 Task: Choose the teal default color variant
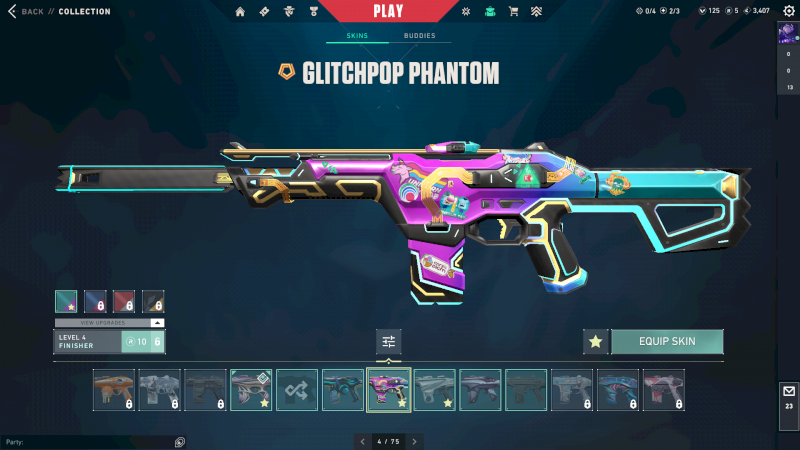[66, 302]
